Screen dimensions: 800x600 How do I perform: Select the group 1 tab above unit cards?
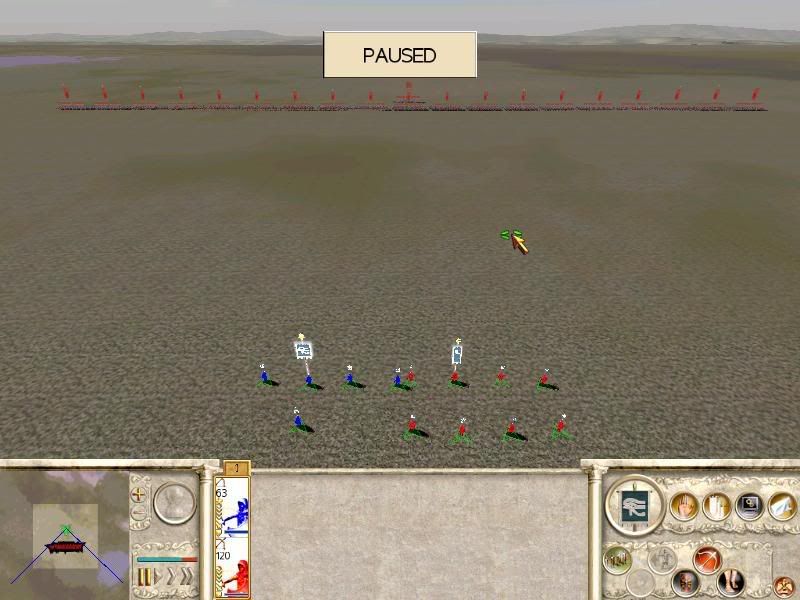click(235, 468)
